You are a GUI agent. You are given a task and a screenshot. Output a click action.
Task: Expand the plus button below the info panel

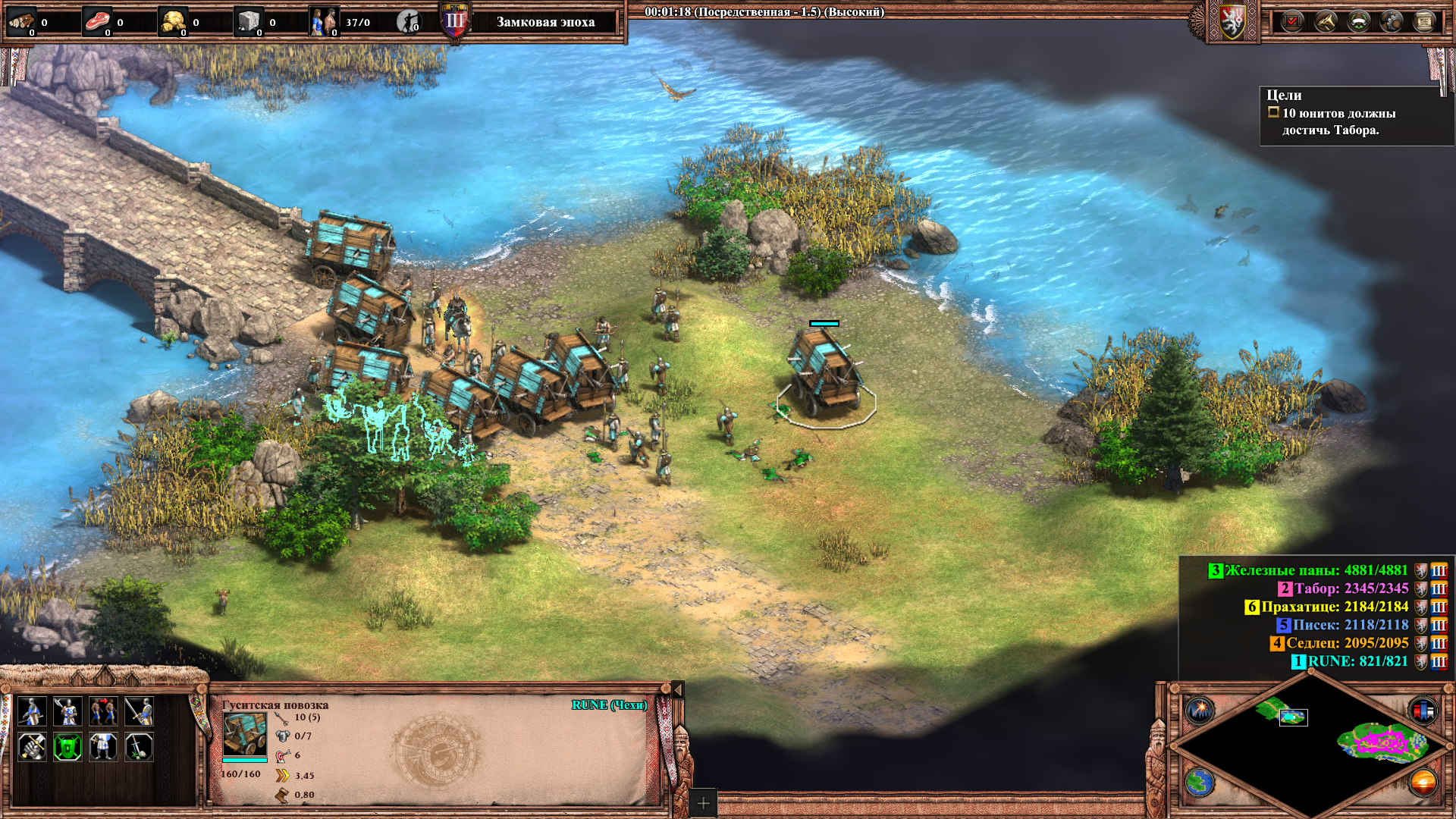click(x=703, y=803)
